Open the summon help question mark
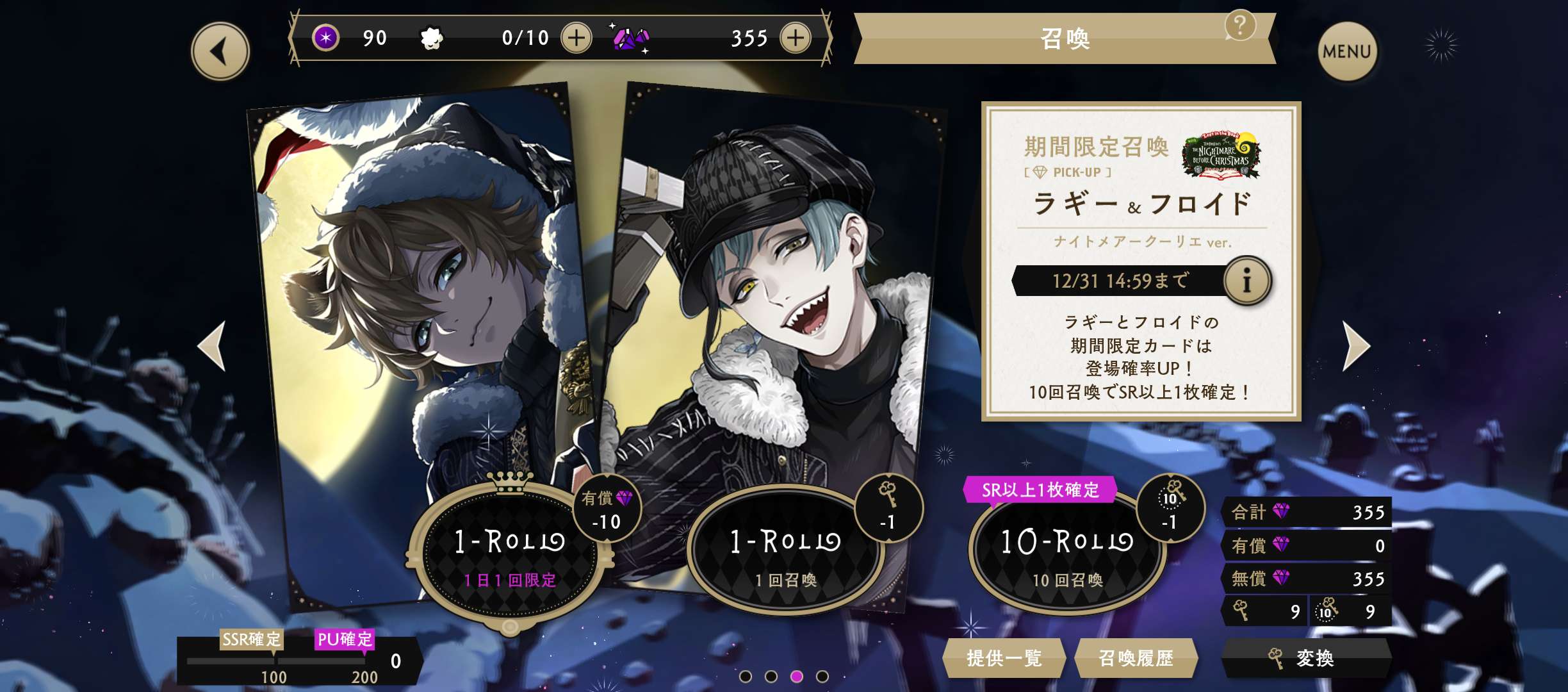This screenshot has height=692, width=1568. pyautogui.click(x=1239, y=26)
